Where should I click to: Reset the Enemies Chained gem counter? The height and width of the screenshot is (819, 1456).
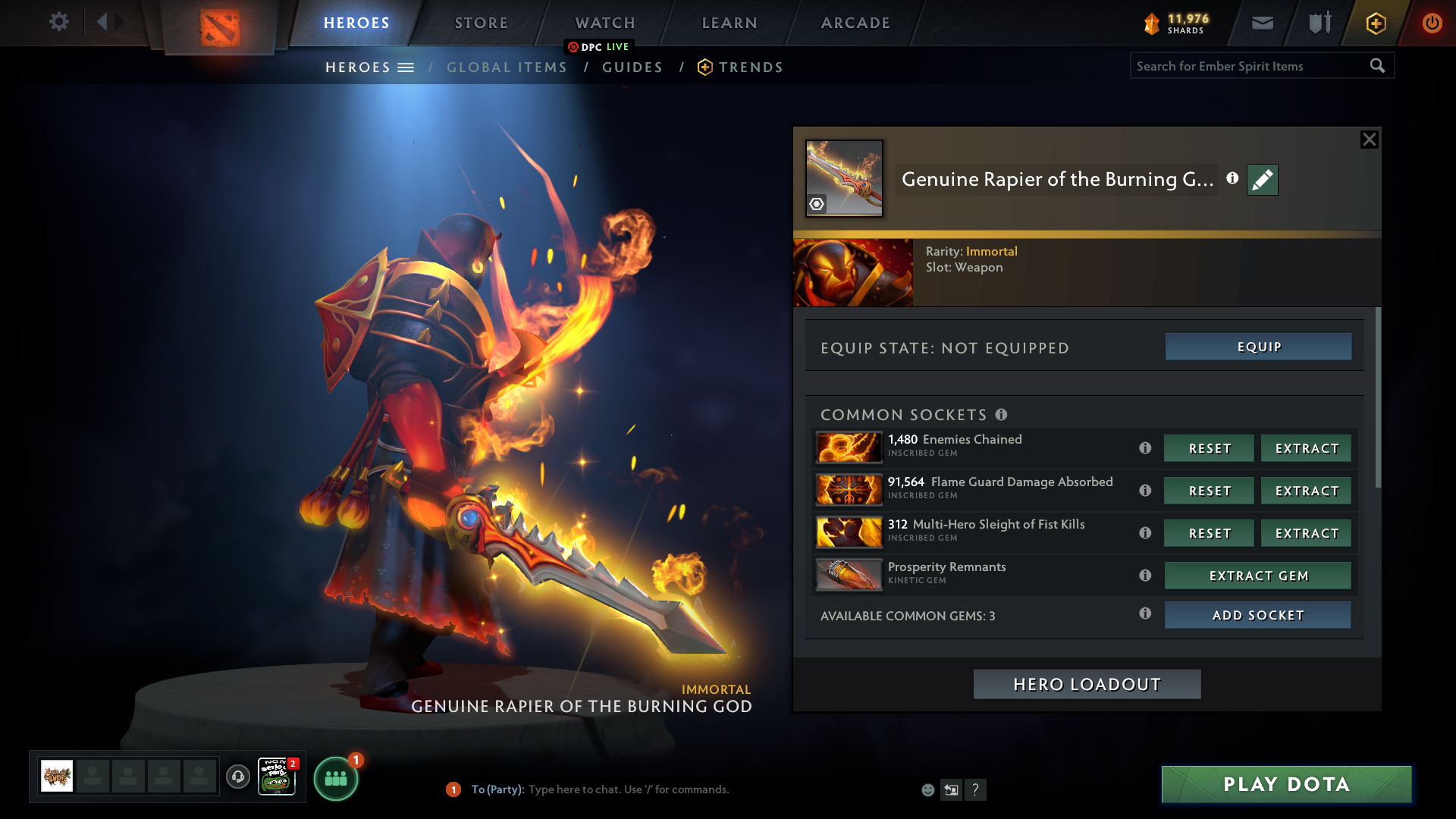[1209, 448]
